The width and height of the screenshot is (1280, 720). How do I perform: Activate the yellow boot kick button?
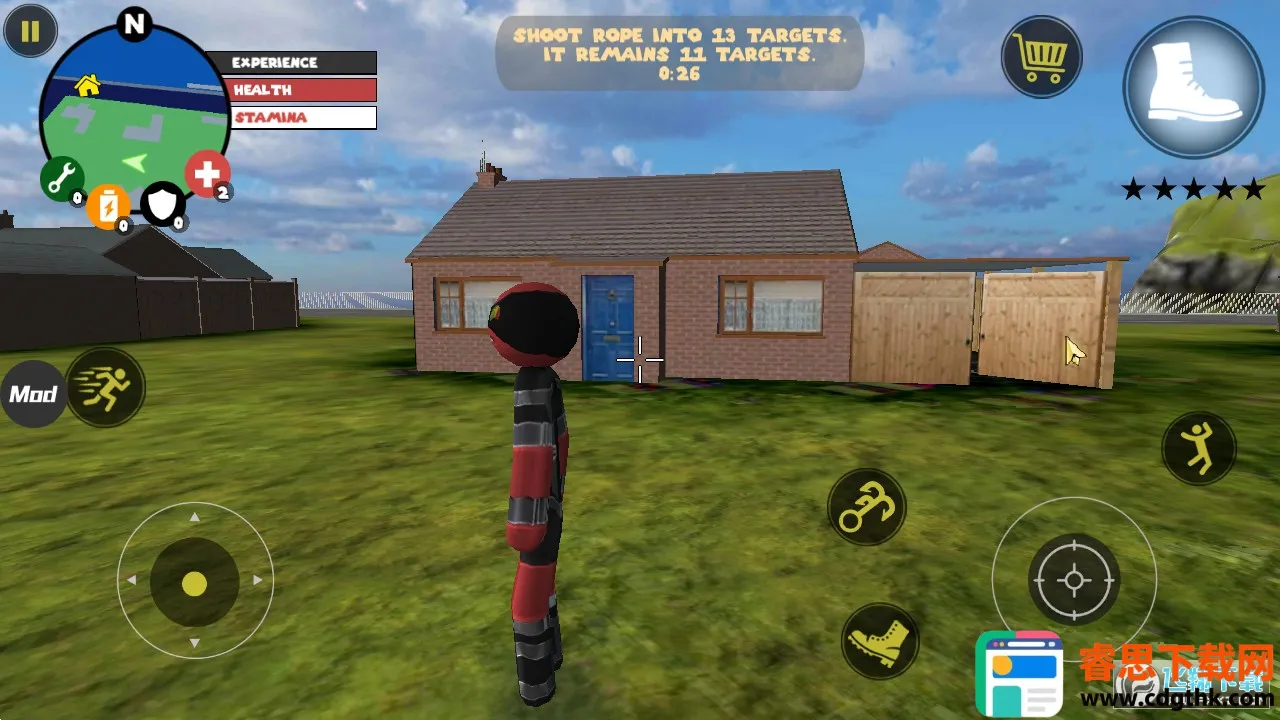click(879, 641)
